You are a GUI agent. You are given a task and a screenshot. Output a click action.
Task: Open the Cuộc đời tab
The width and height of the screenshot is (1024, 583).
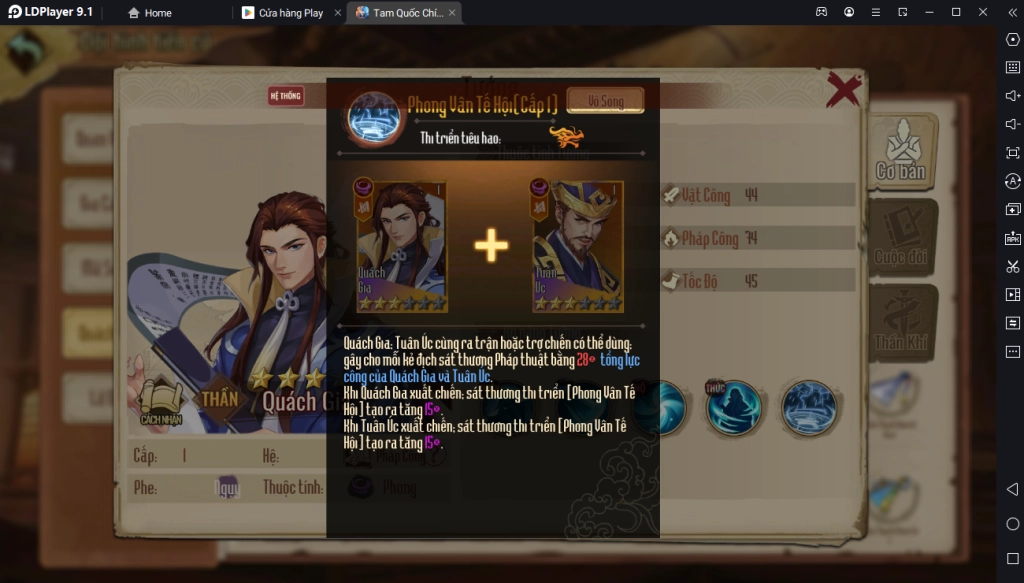coord(902,238)
